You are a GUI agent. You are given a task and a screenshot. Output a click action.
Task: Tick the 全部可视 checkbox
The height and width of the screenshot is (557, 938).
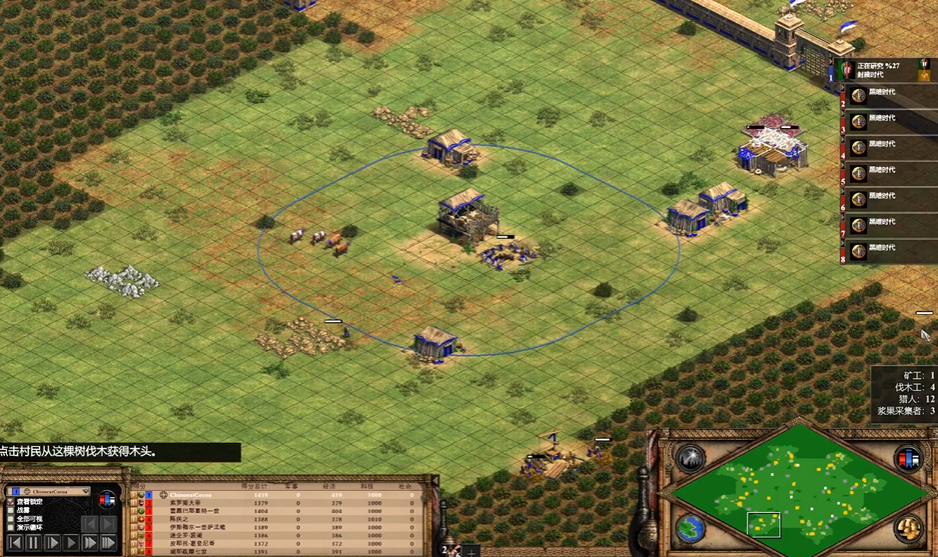[x=10, y=520]
